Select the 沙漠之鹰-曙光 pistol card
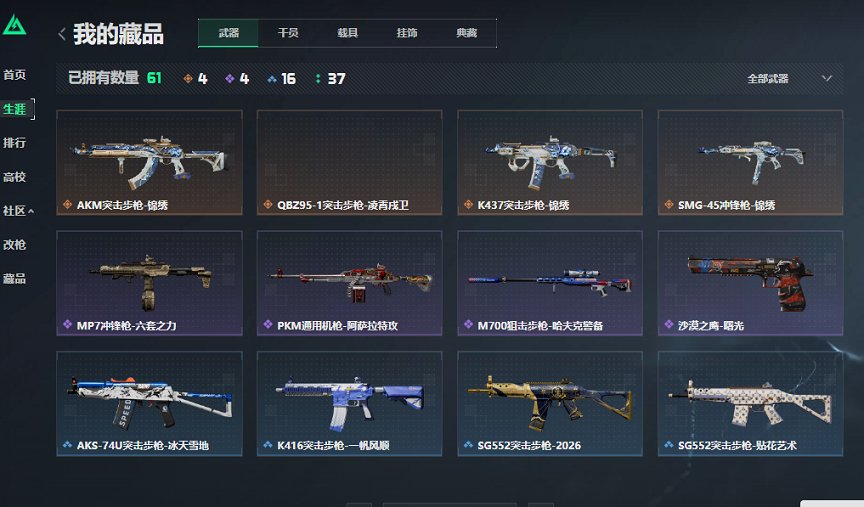Image resolution: width=864 pixels, height=507 pixels. point(750,283)
